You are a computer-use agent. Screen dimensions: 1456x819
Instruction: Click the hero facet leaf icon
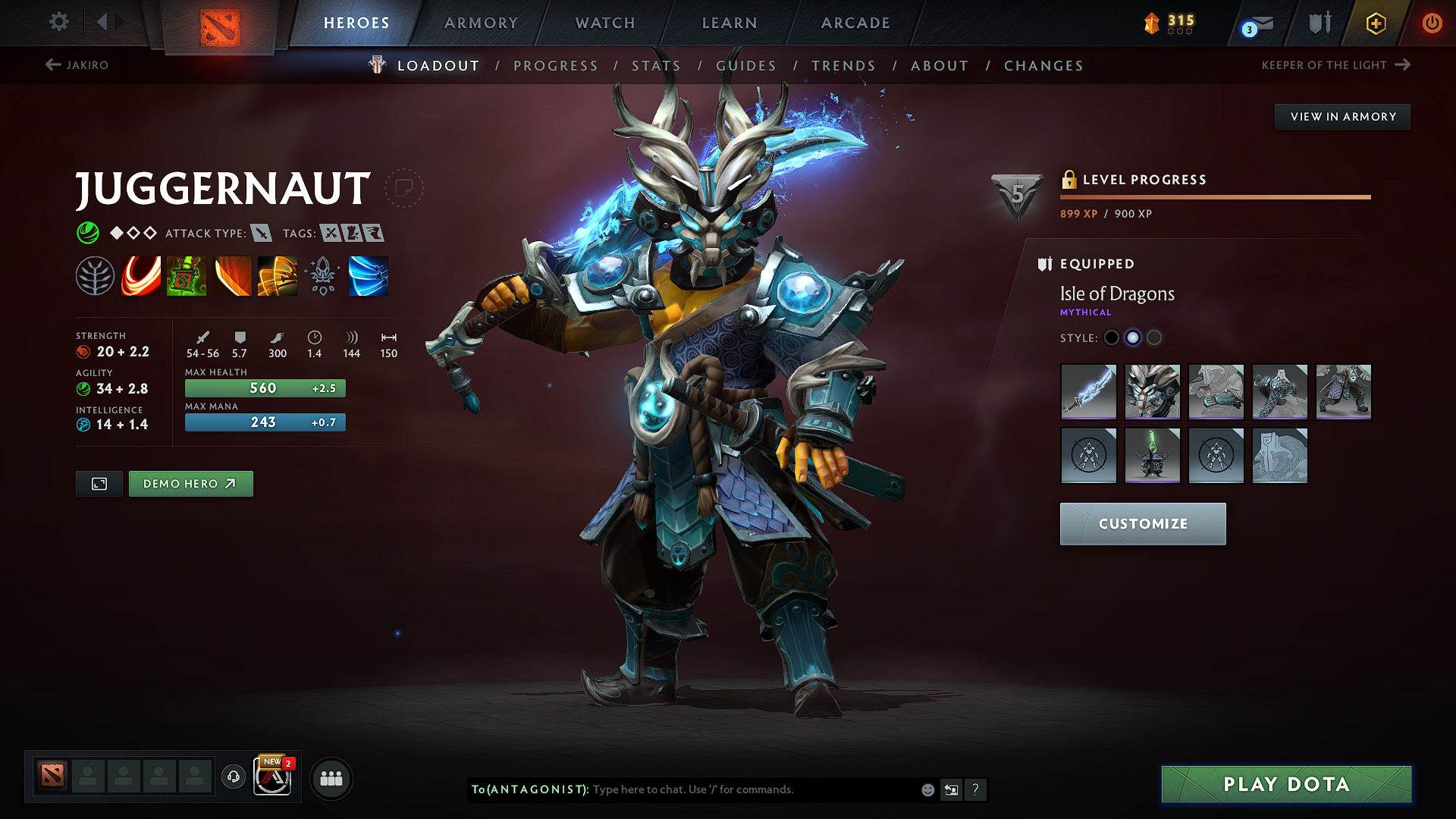tap(96, 275)
